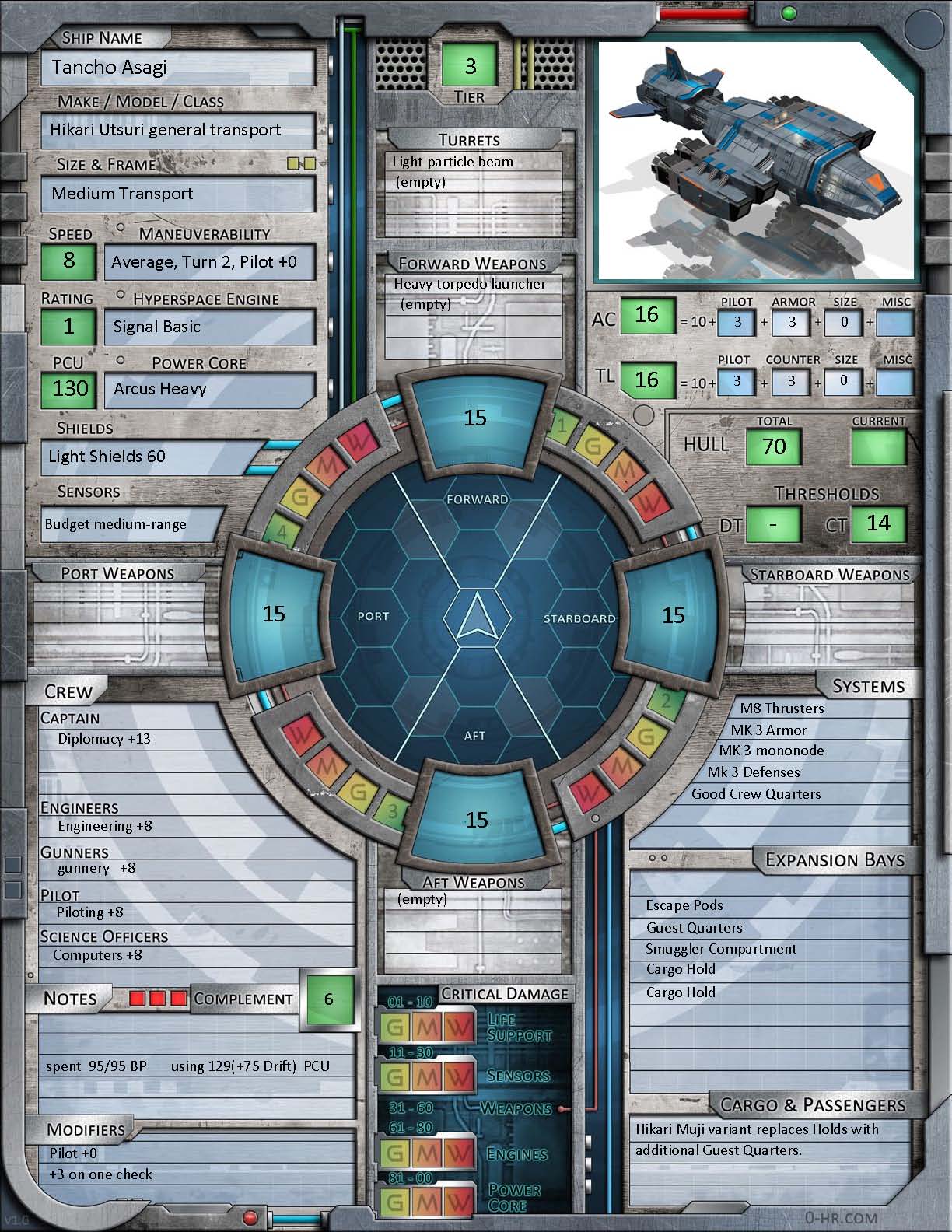The height and width of the screenshot is (1232, 952).
Task: Edit the Hull Total box
Action: [x=774, y=447]
